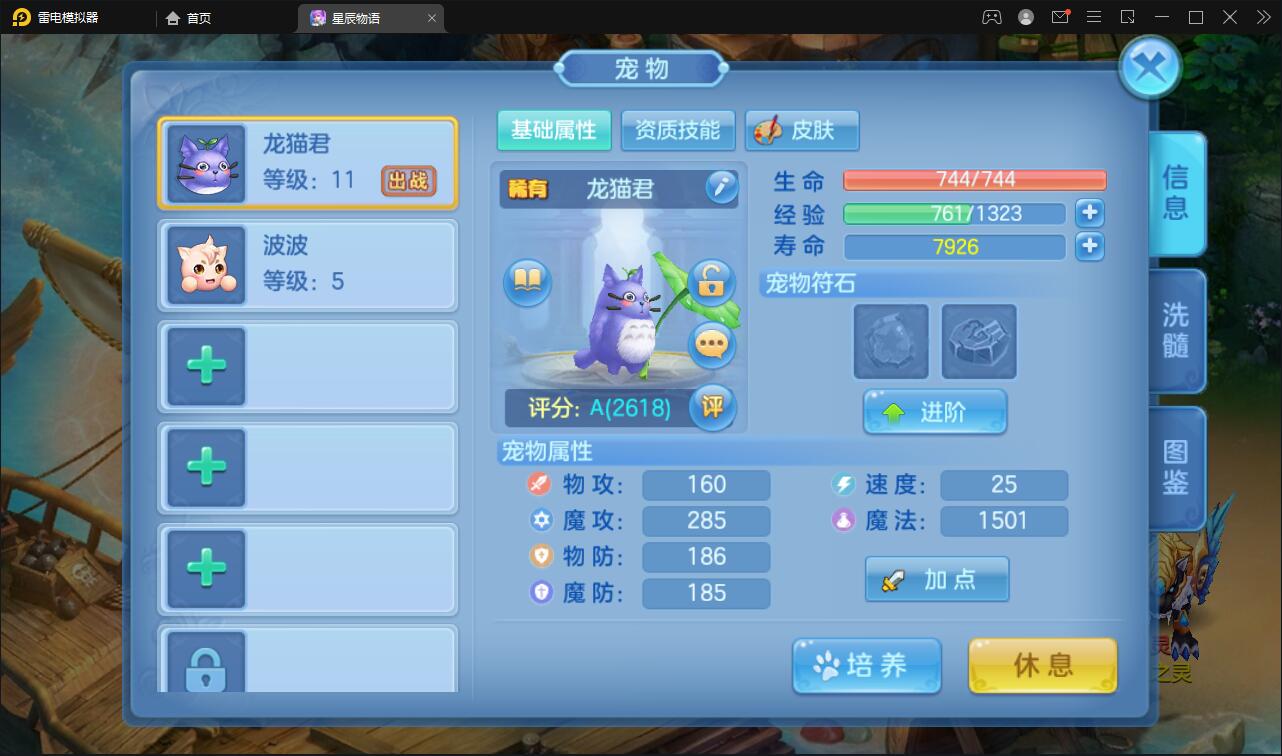Open the first 宠物符石 rune slot

click(889, 342)
